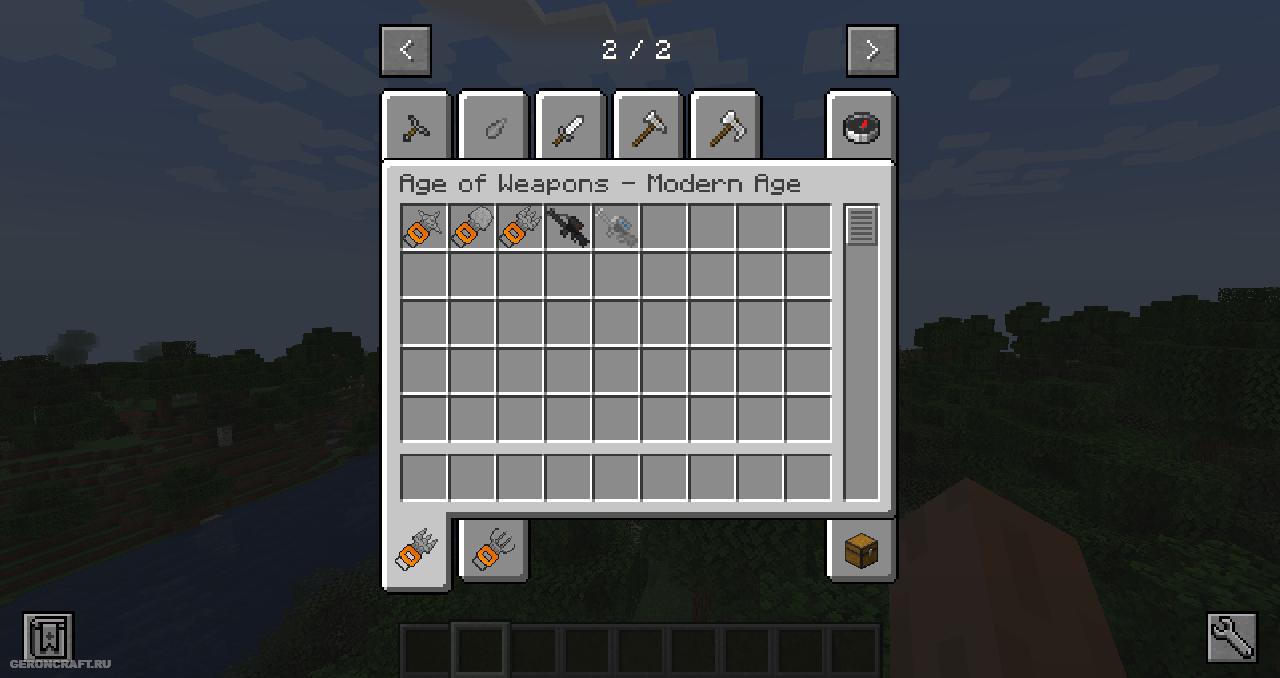Switch to the crossbow tab
Screen dimensions: 1280x678
pyautogui.click(x=416, y=128)
